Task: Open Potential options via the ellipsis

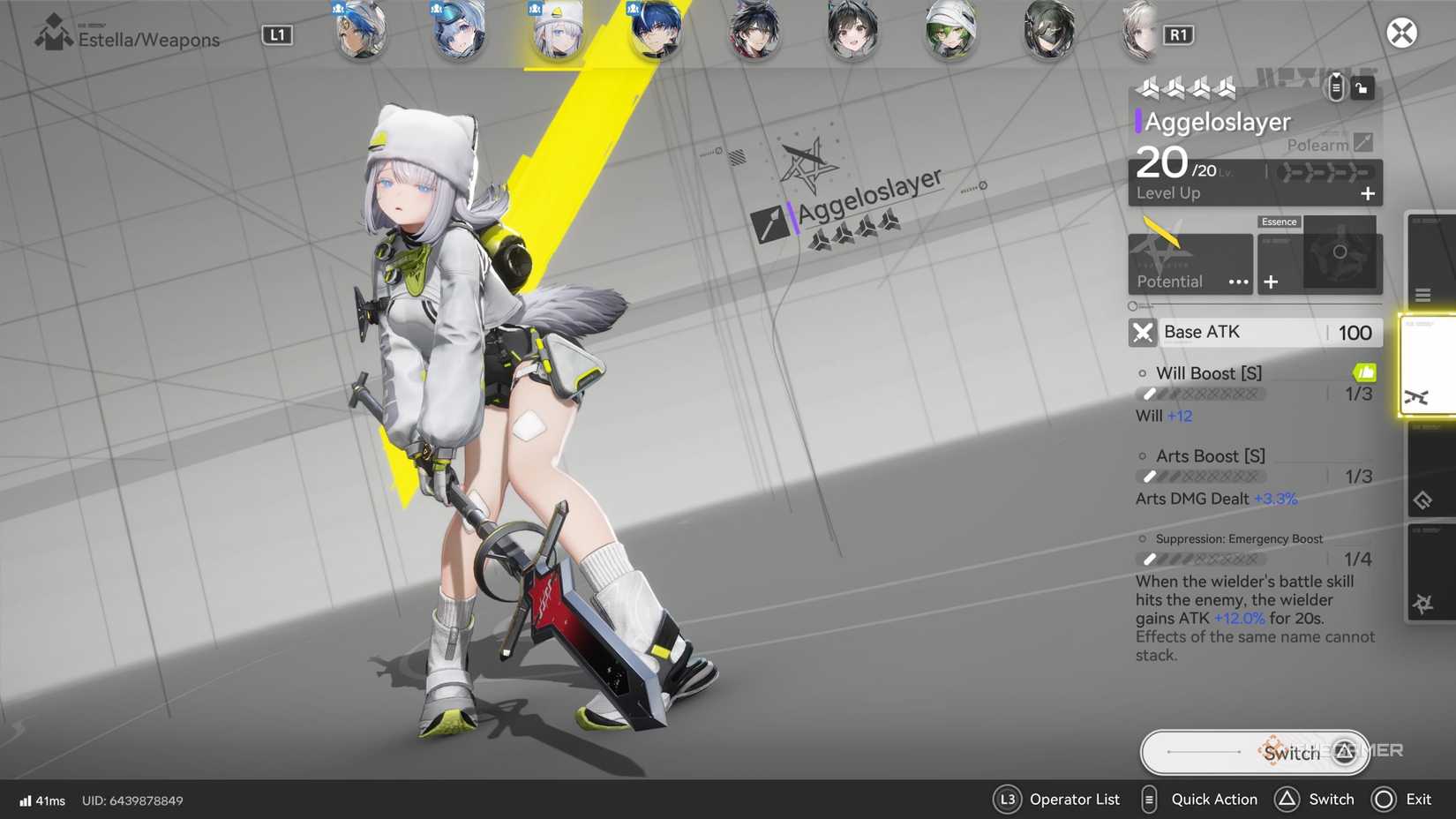Action: tap(1238, 282)
